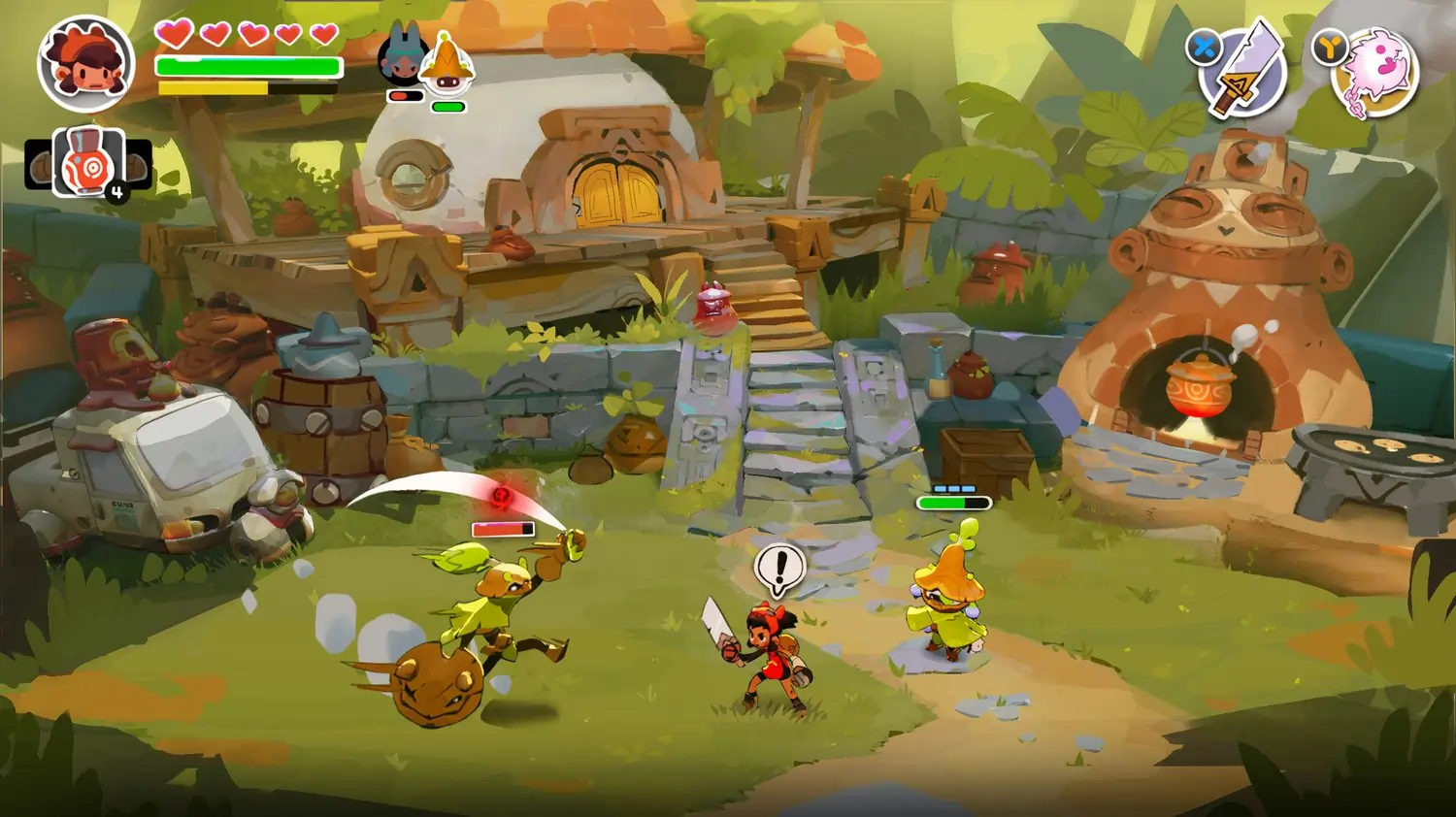Select the red potion item slot
Image resolution: width=1456 pixels, height=817 pixels.
(x=89, y=162)
